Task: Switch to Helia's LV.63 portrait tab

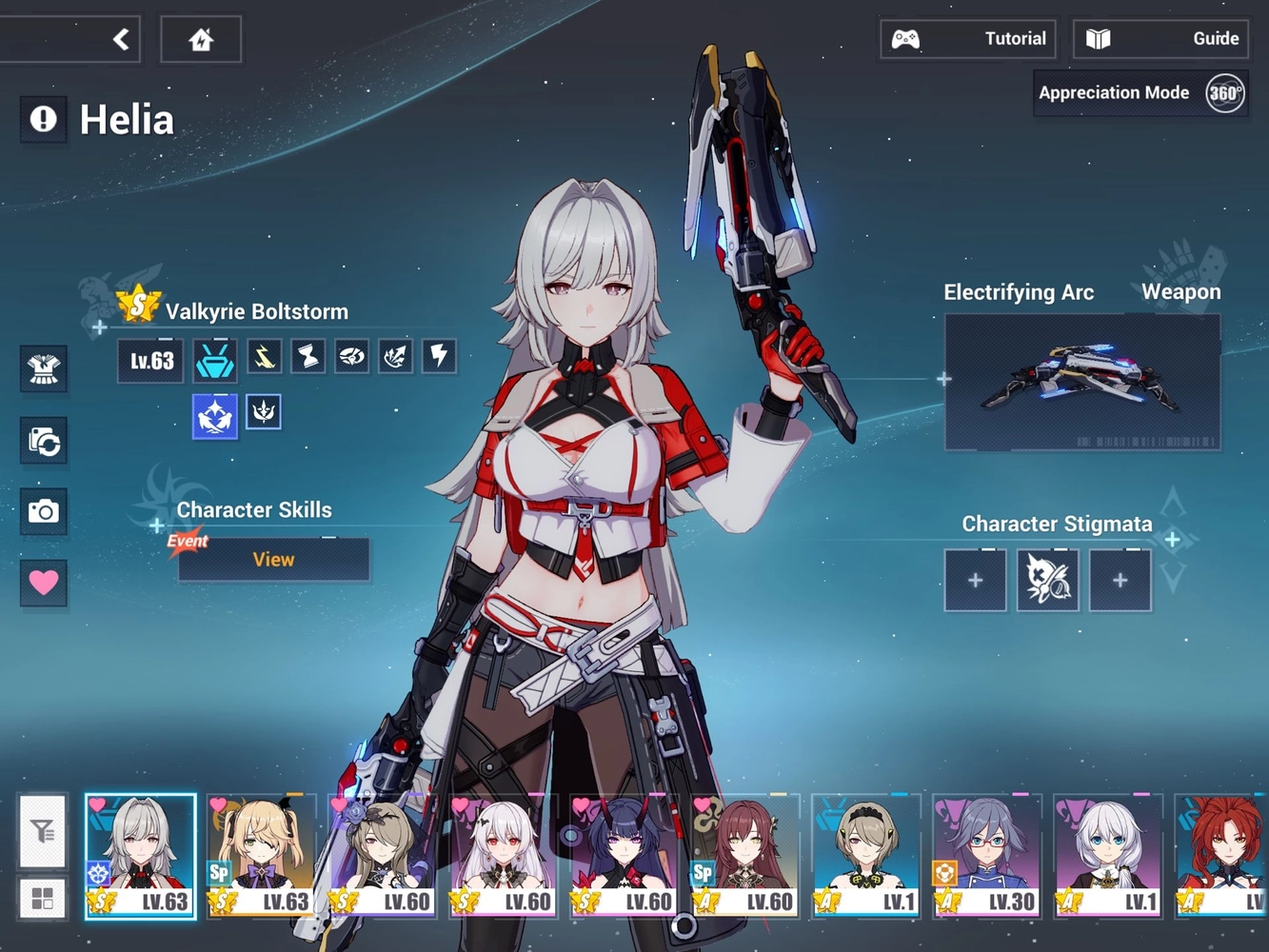Action: 139,855
